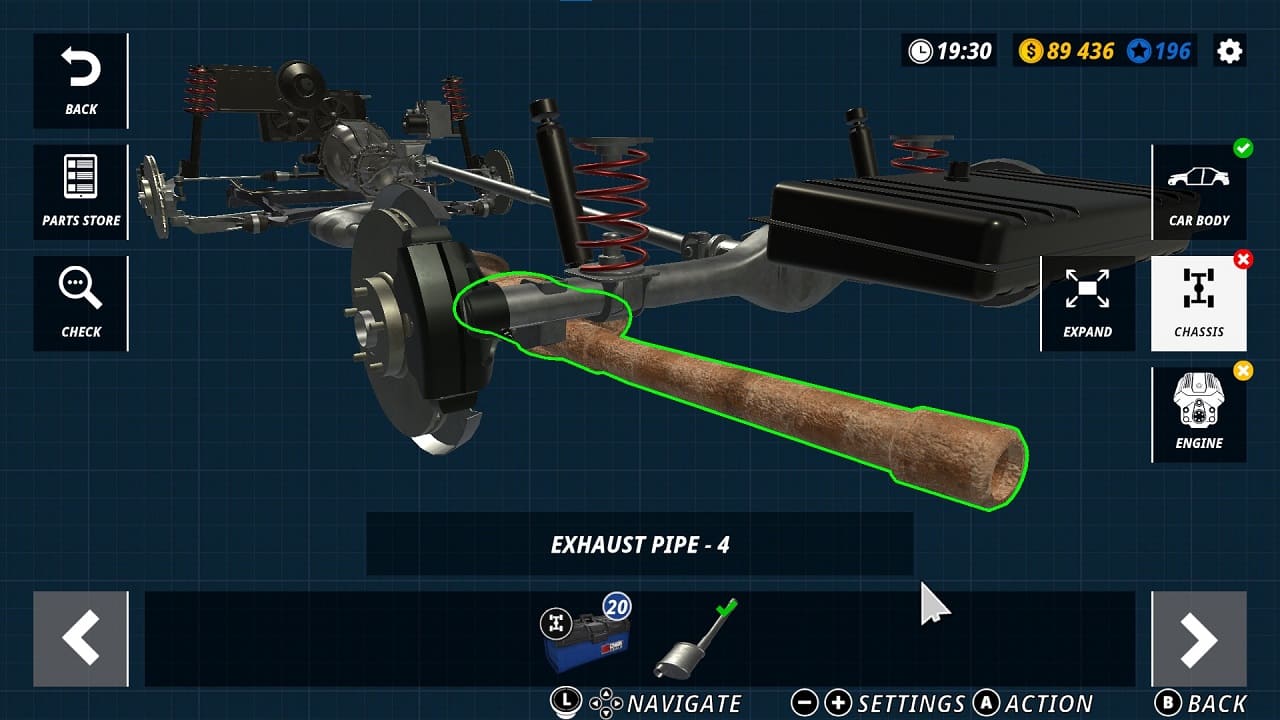Screen dimensions: 1280x720
Task: Switch to the Car Body view
Action: 1199,192
